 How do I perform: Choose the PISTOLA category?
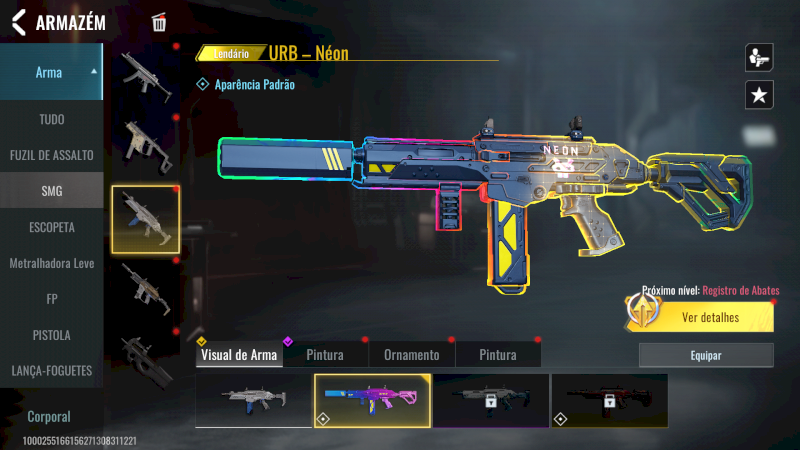pos(51,335)
